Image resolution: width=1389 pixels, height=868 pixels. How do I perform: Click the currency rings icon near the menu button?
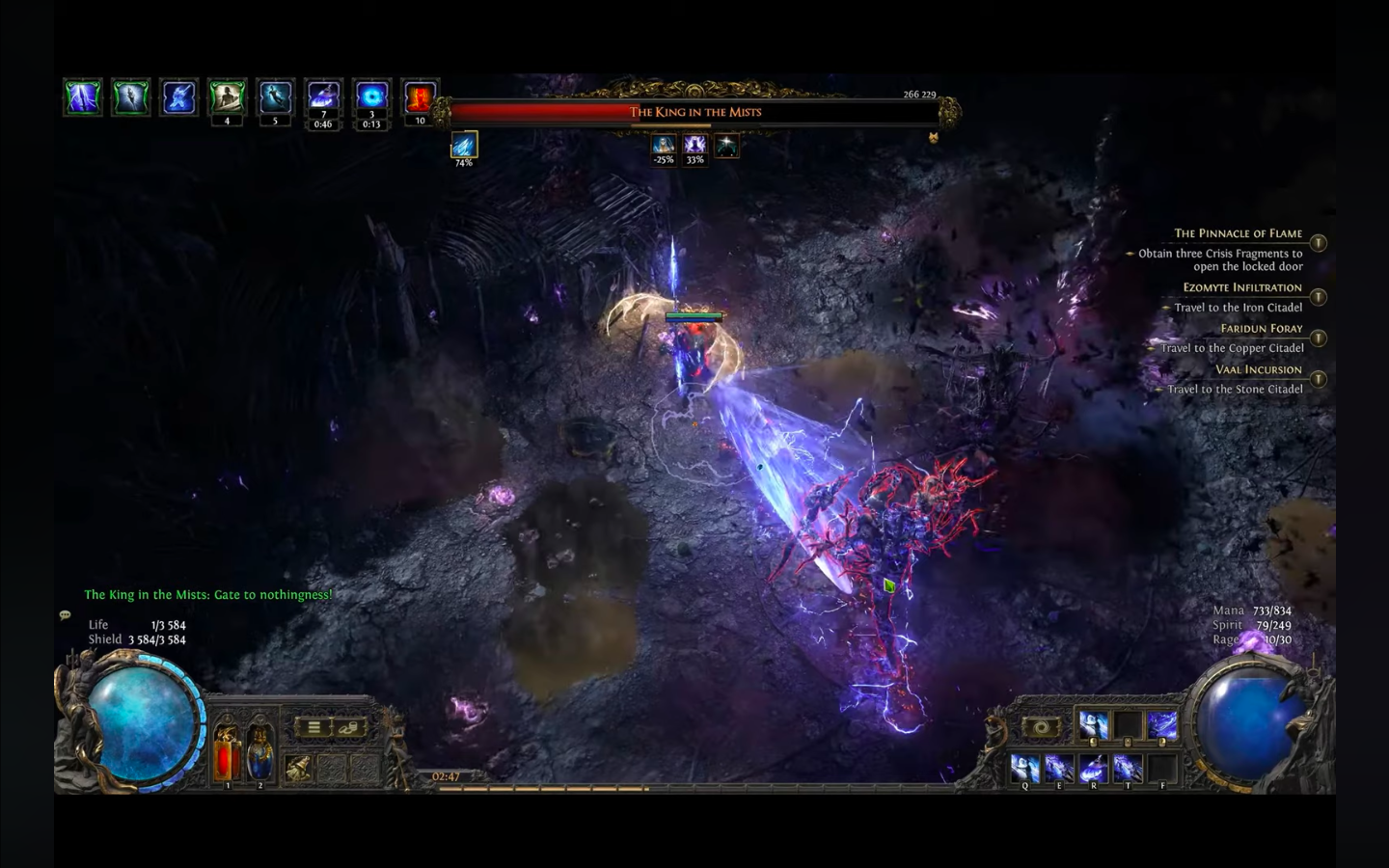coord(349,726)
